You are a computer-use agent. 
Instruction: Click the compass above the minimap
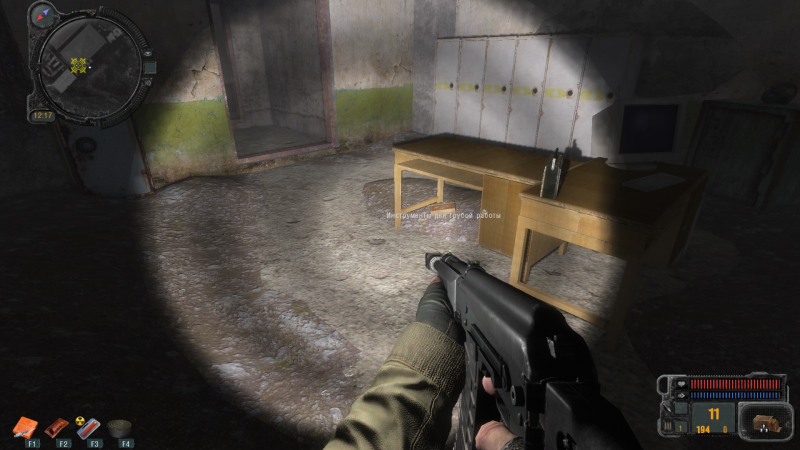[43, 14]
